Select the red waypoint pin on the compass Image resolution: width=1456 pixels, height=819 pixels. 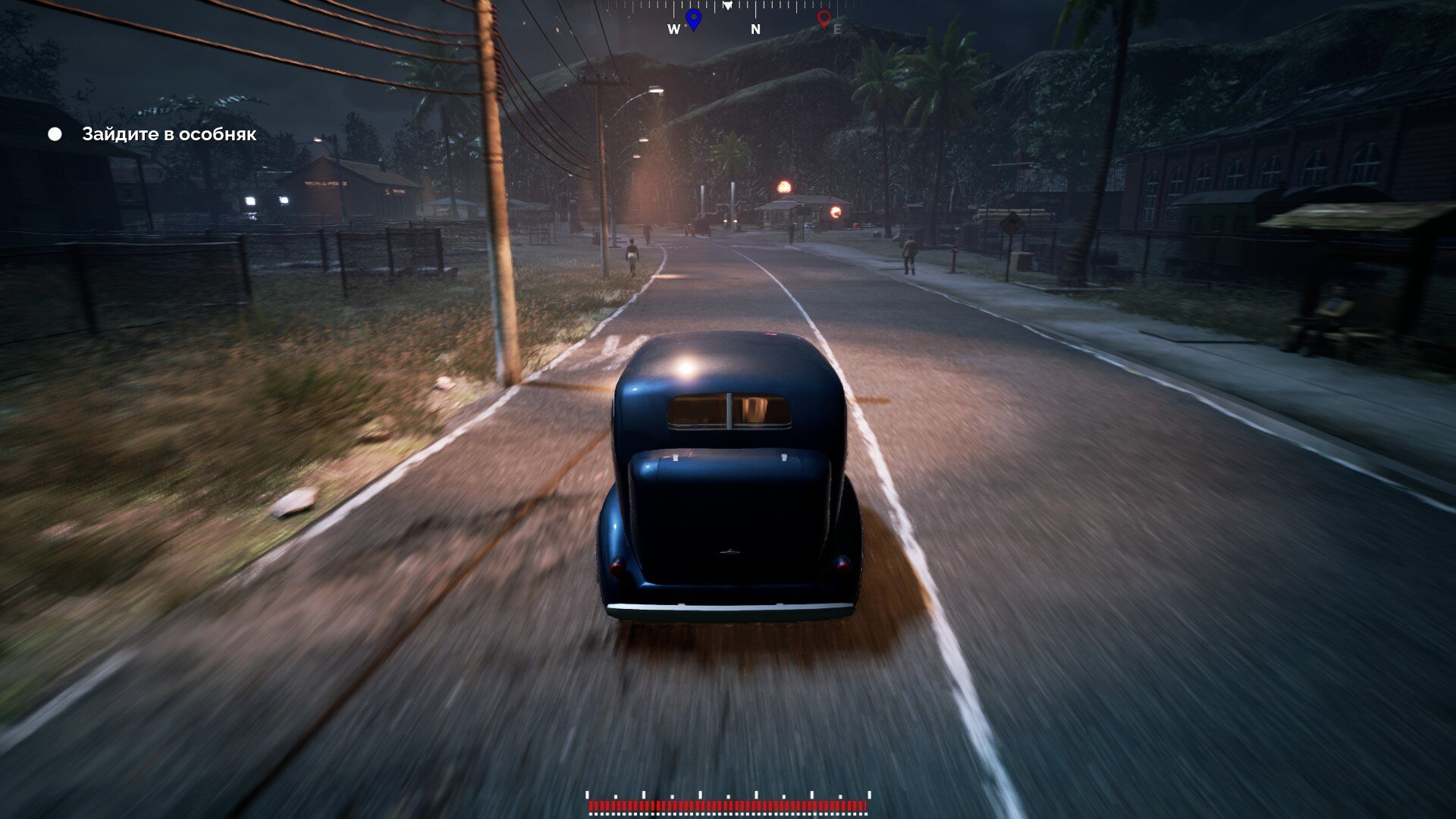click(824, 18)
